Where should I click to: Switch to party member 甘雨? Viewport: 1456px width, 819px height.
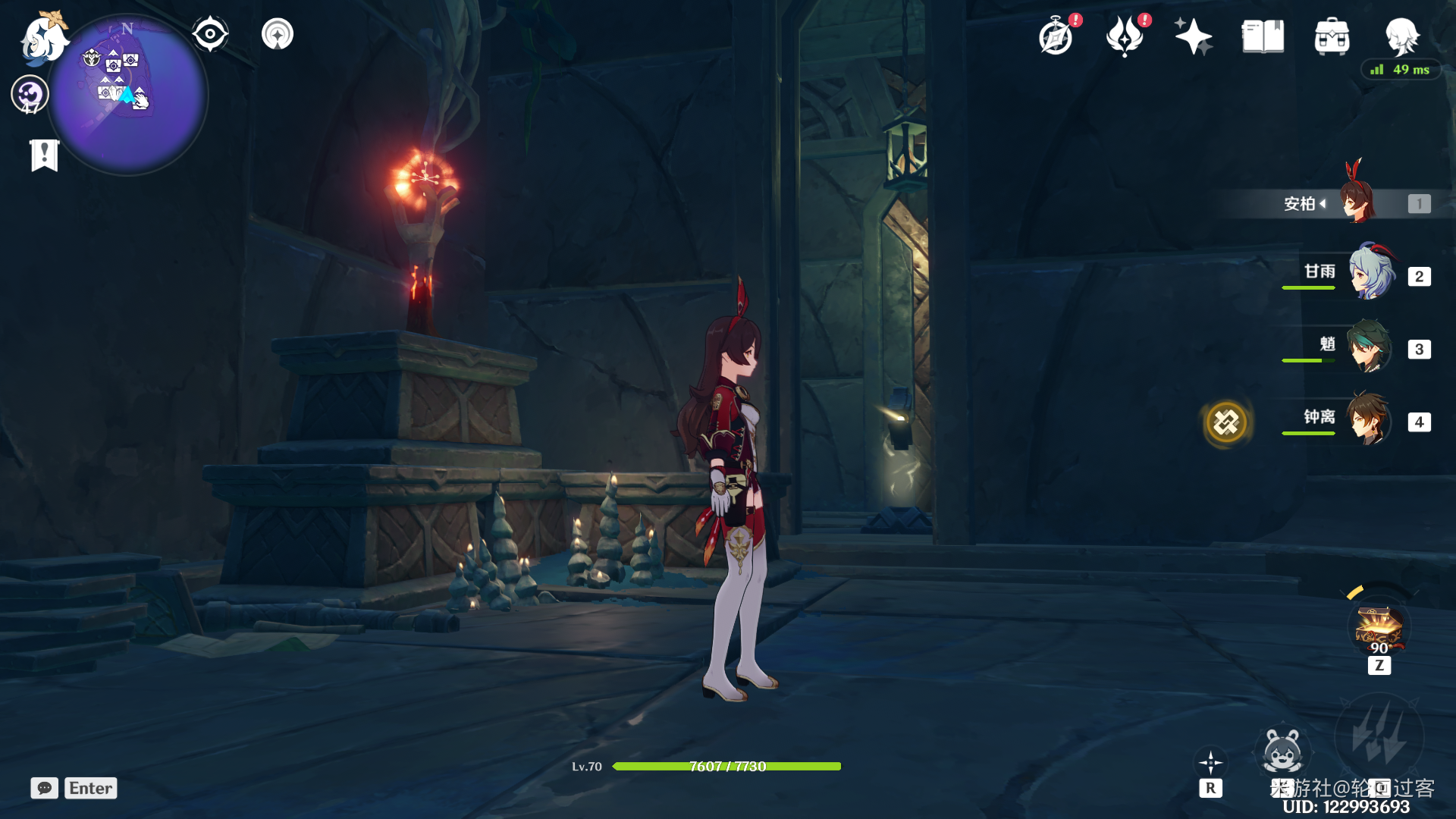tap(1371, 273)
